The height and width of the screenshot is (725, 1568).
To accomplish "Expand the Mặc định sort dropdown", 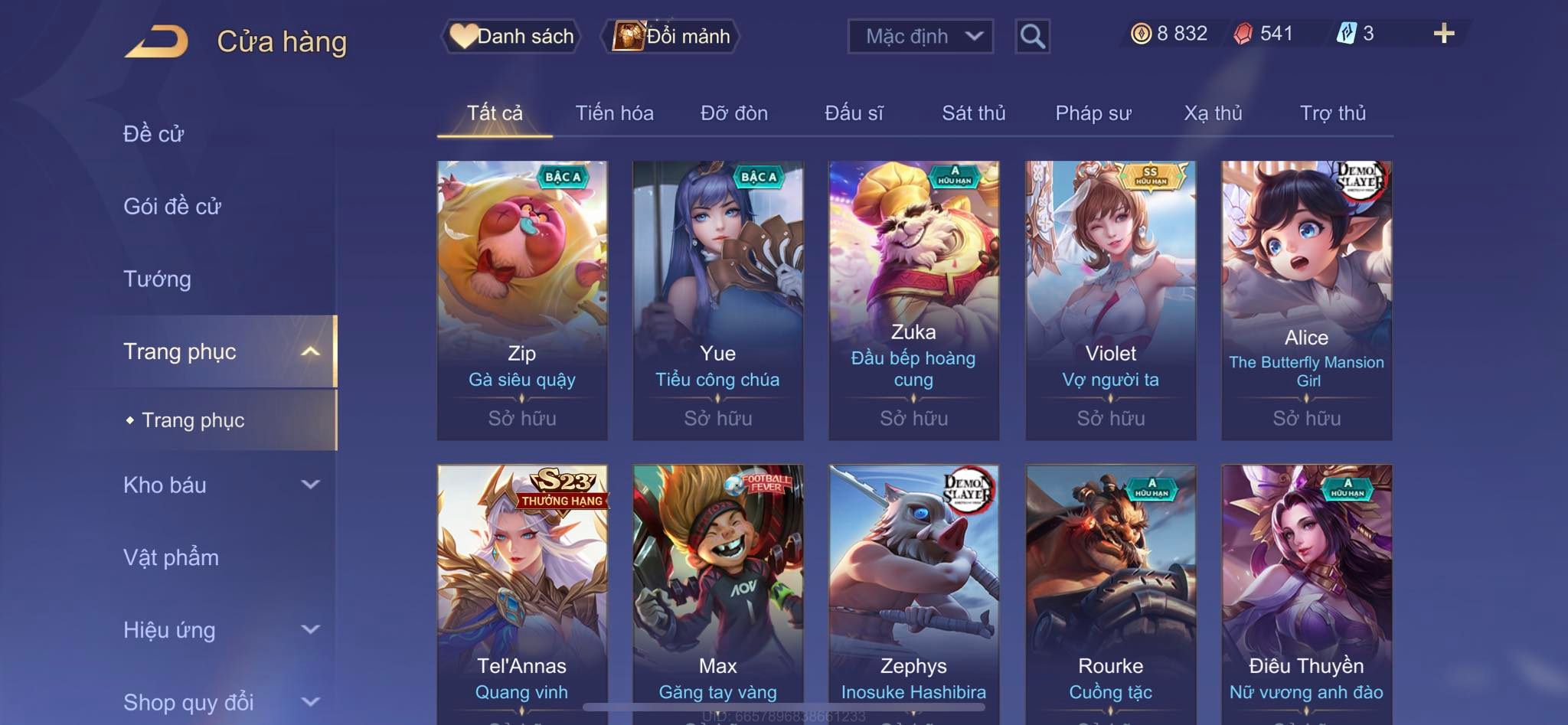I will 920,36.
